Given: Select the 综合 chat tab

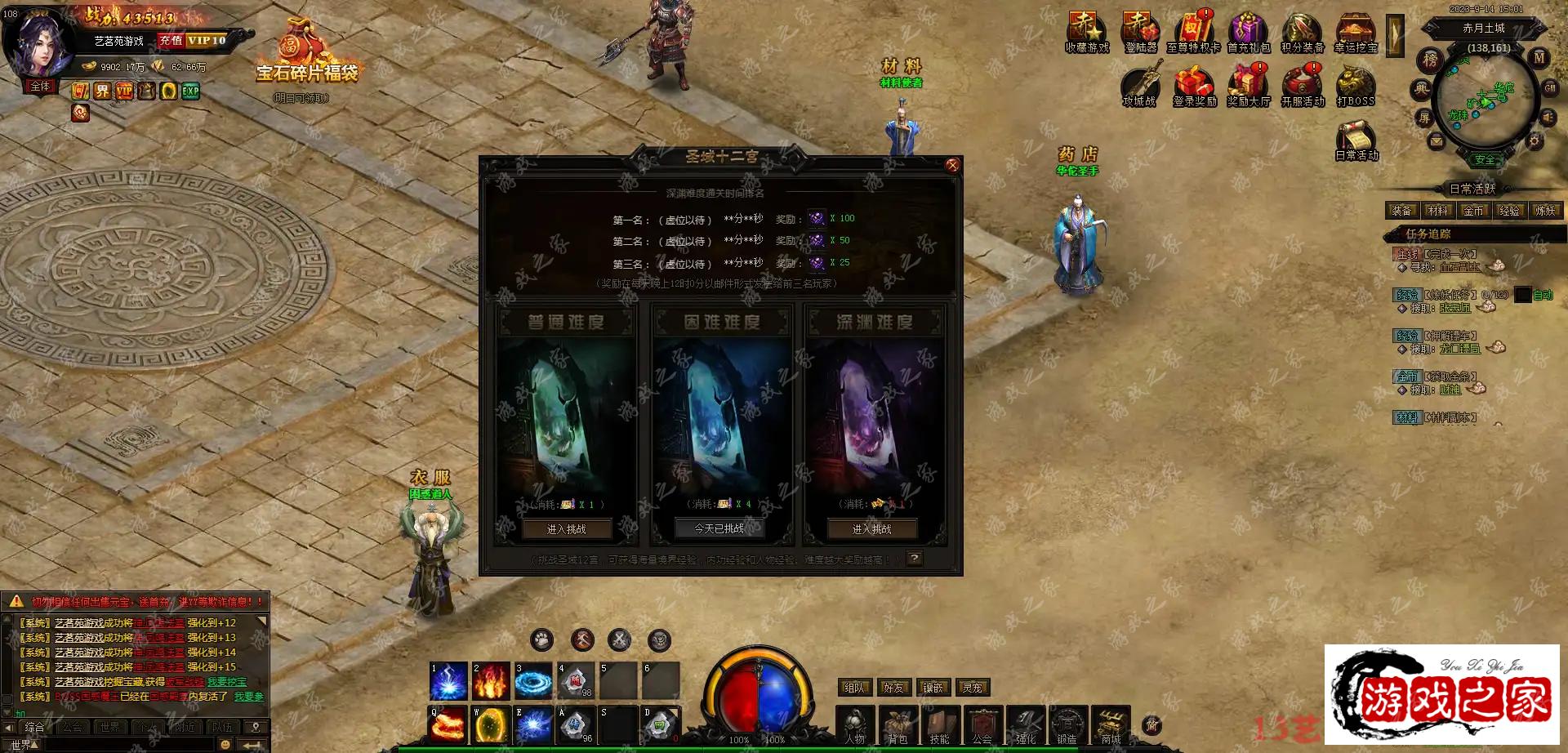Looking at the screenshot, I should (34, 727).
